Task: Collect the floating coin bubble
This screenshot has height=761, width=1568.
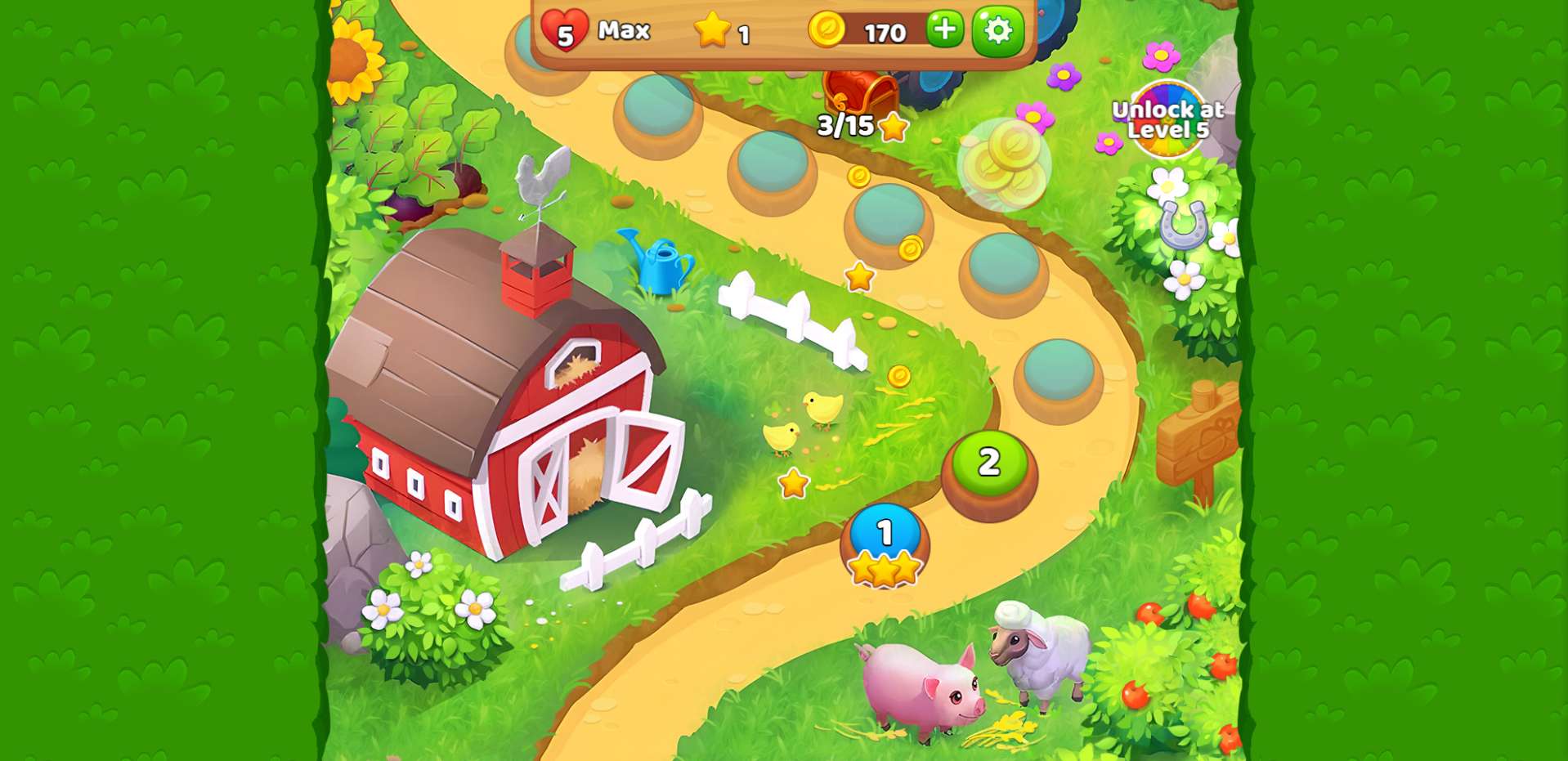Action: click(1004, 163)
